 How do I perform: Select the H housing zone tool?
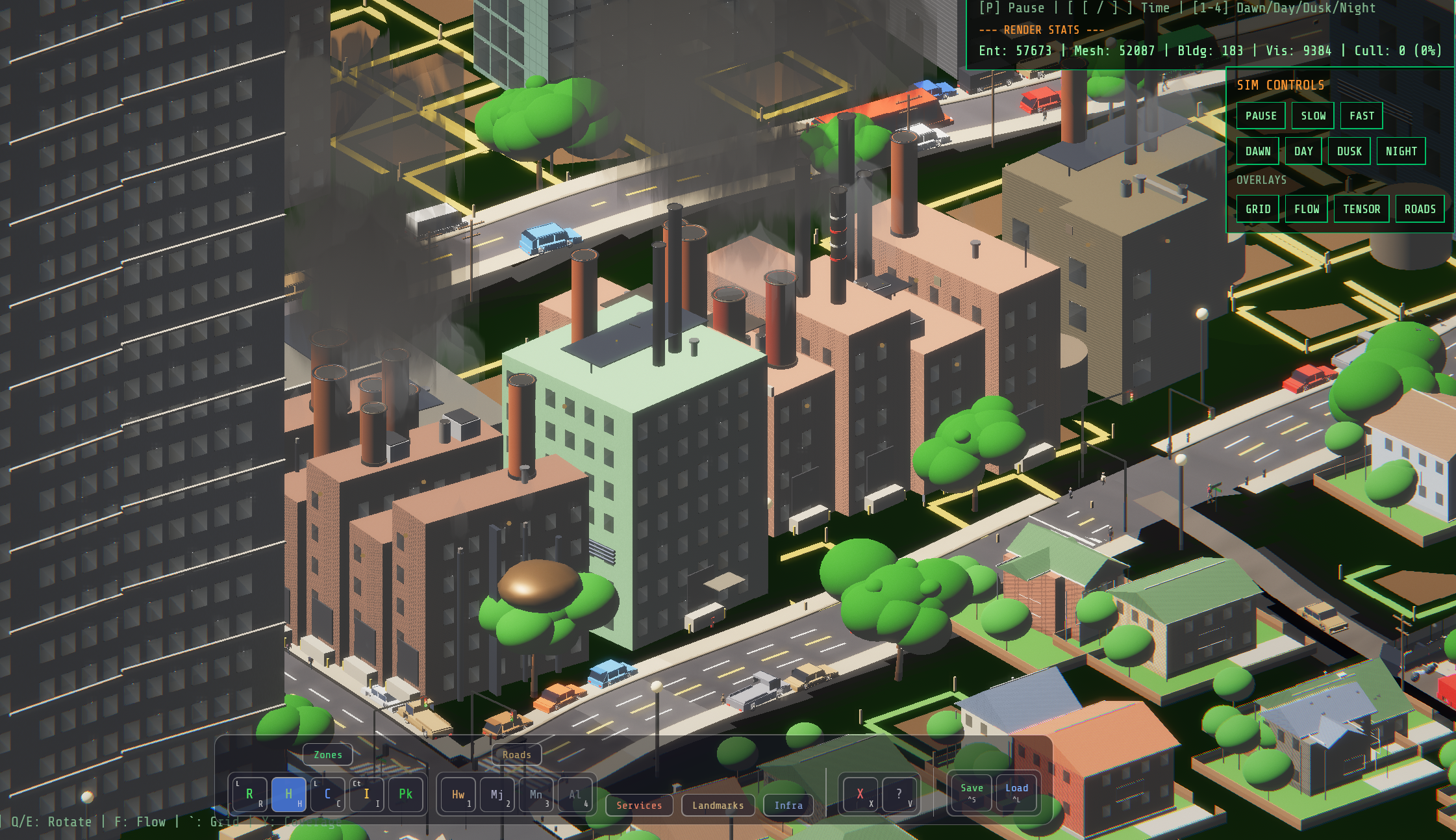click(289, 793)
